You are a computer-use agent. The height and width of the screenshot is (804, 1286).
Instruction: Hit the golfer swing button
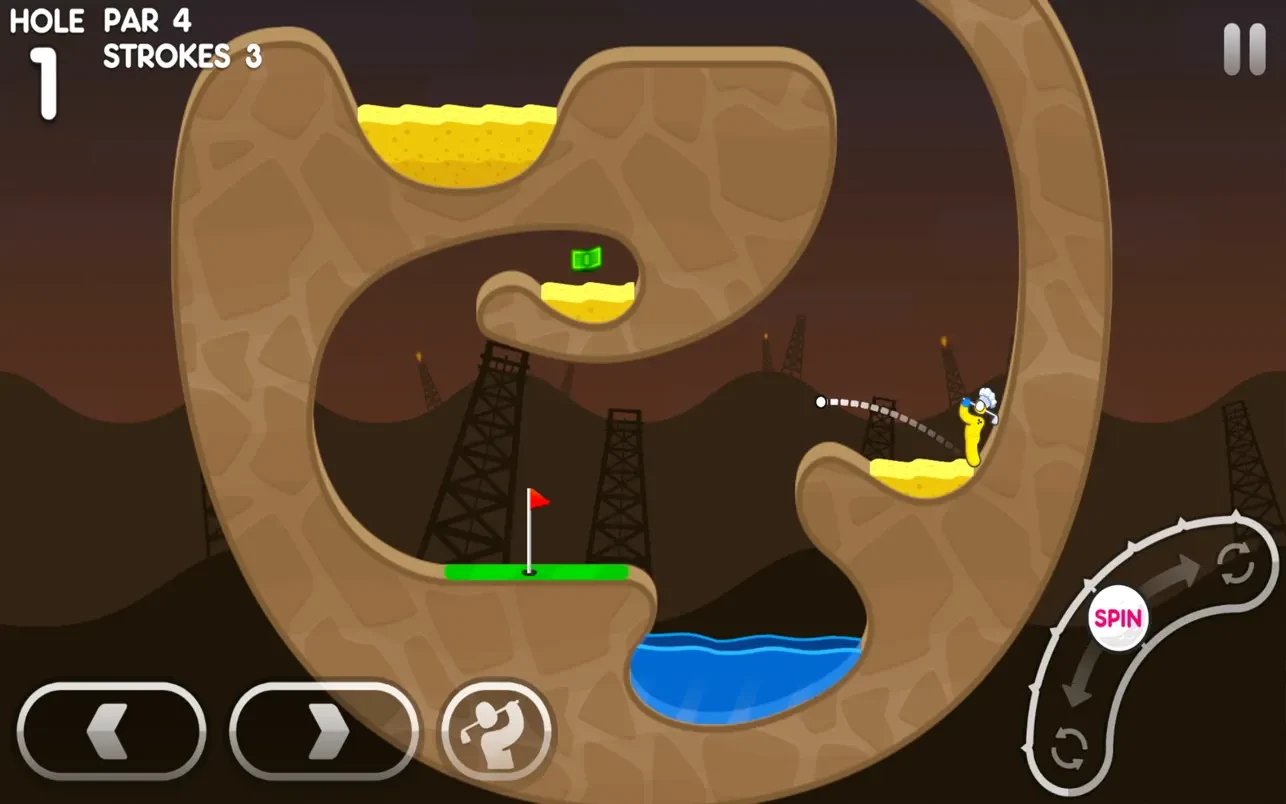point(496,731)
